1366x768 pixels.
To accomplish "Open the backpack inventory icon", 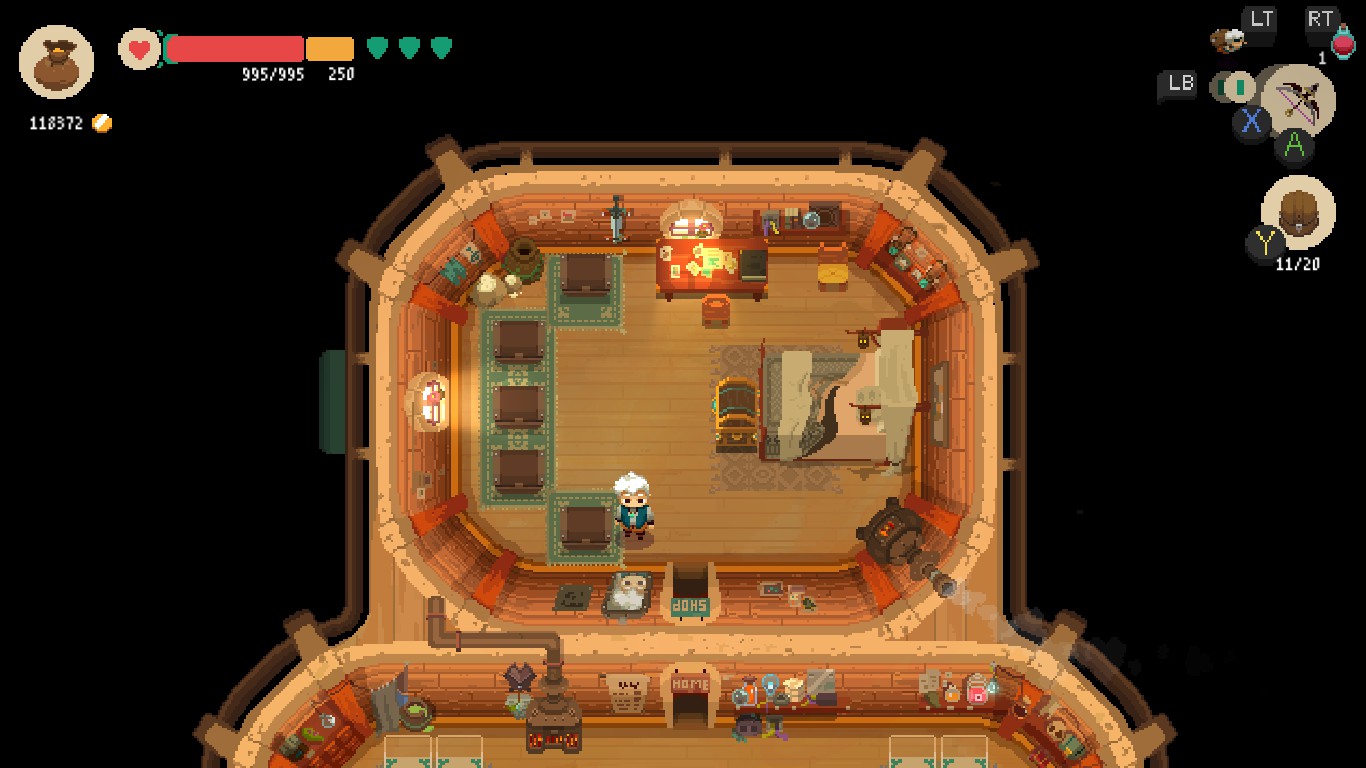I will click(x=1297, y=214).
